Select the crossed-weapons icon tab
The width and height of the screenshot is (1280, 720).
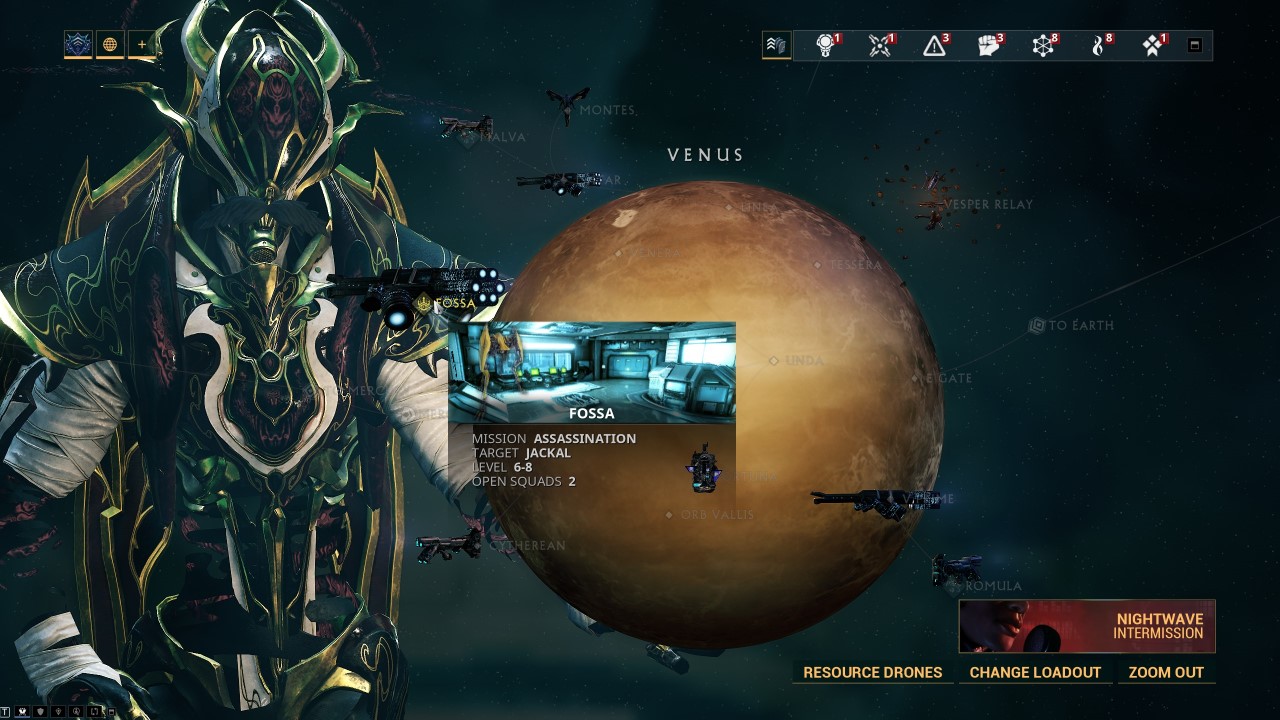click(x=880, y=45)
